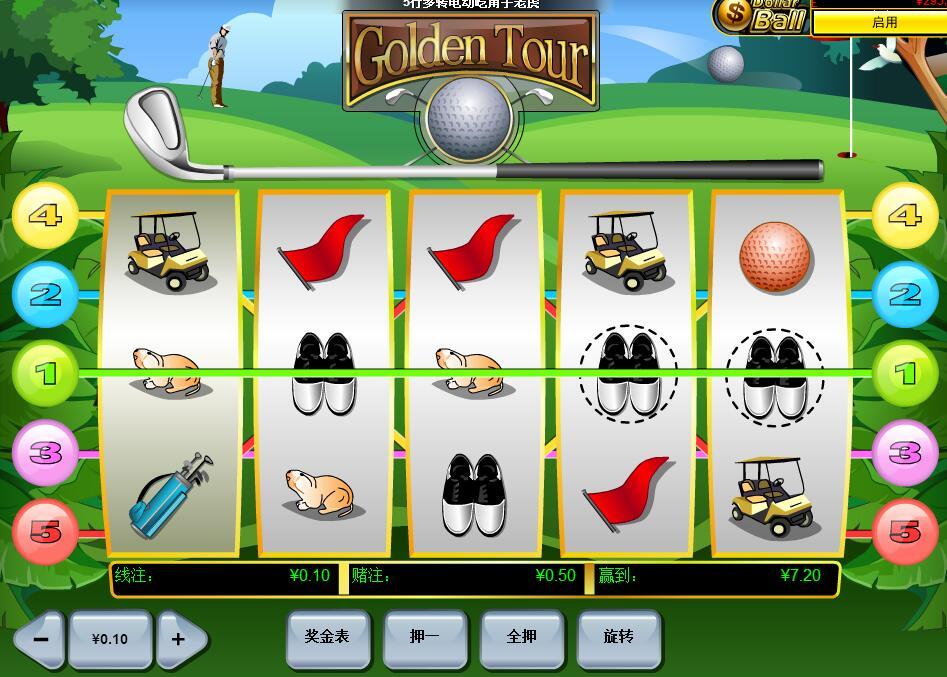Click the 押一 bet one button

(424, 637)
